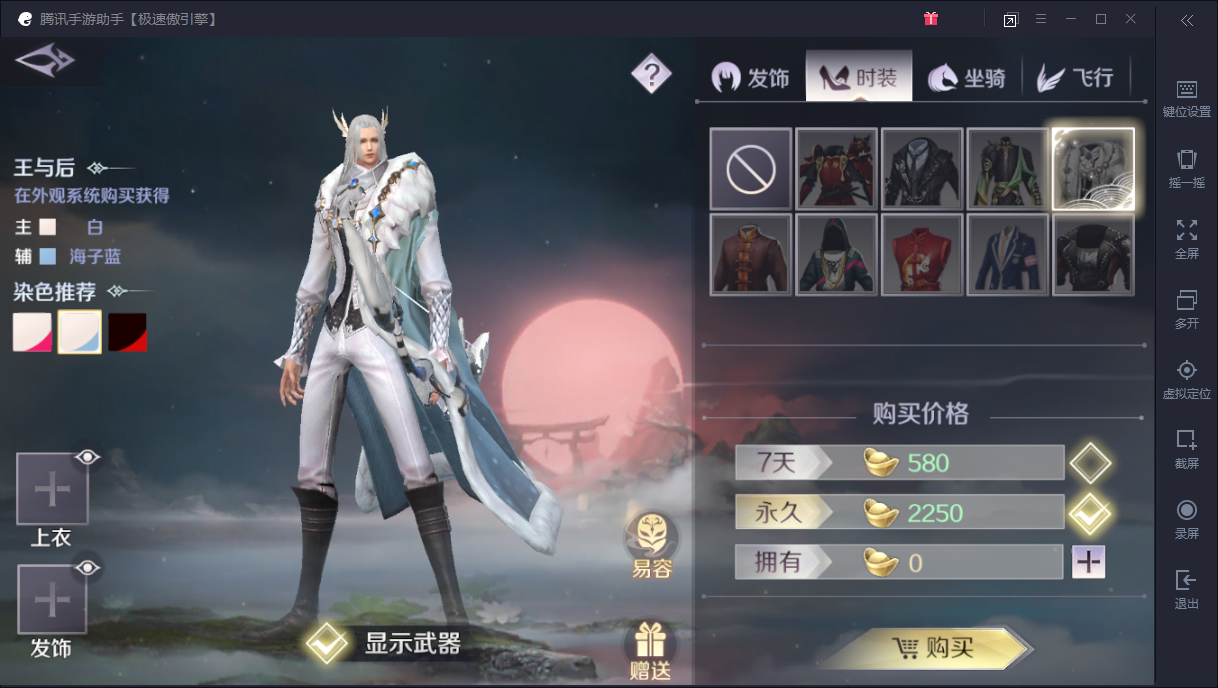
Task: Go back using the top-left arrow emblem
Action: click(45, 60)
